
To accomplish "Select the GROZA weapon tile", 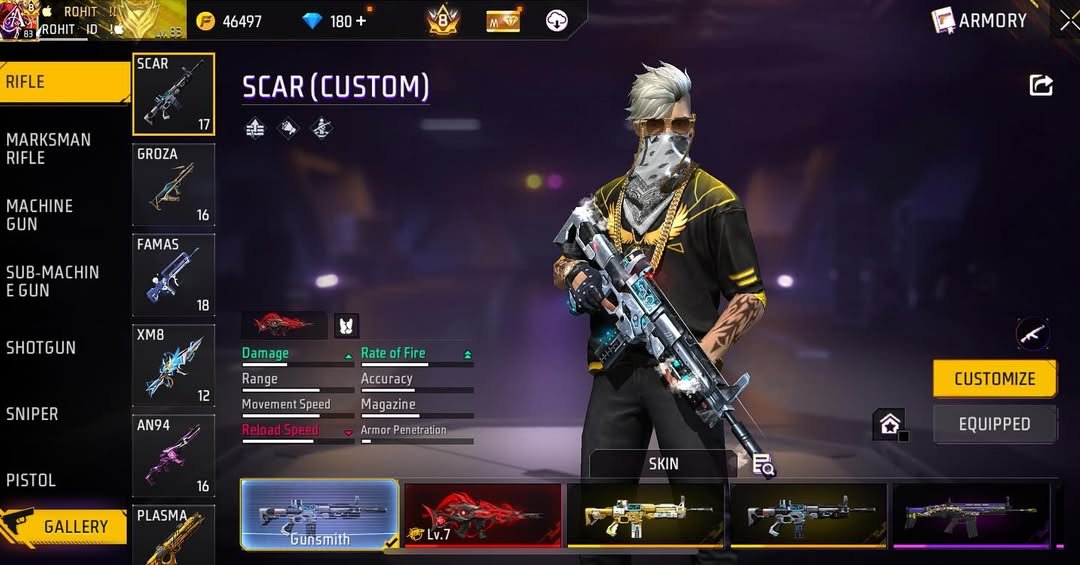I will [x=173, y=185].
